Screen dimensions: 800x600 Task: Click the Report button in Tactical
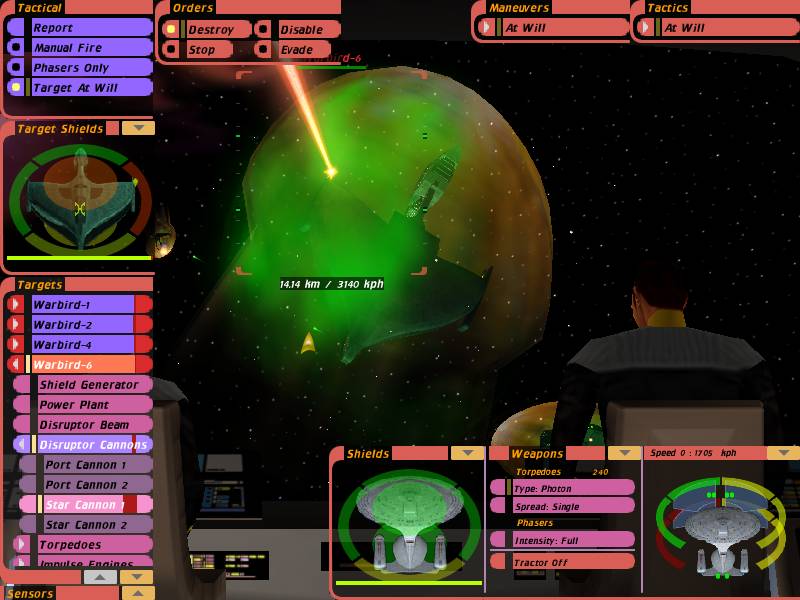click(80, 28)
